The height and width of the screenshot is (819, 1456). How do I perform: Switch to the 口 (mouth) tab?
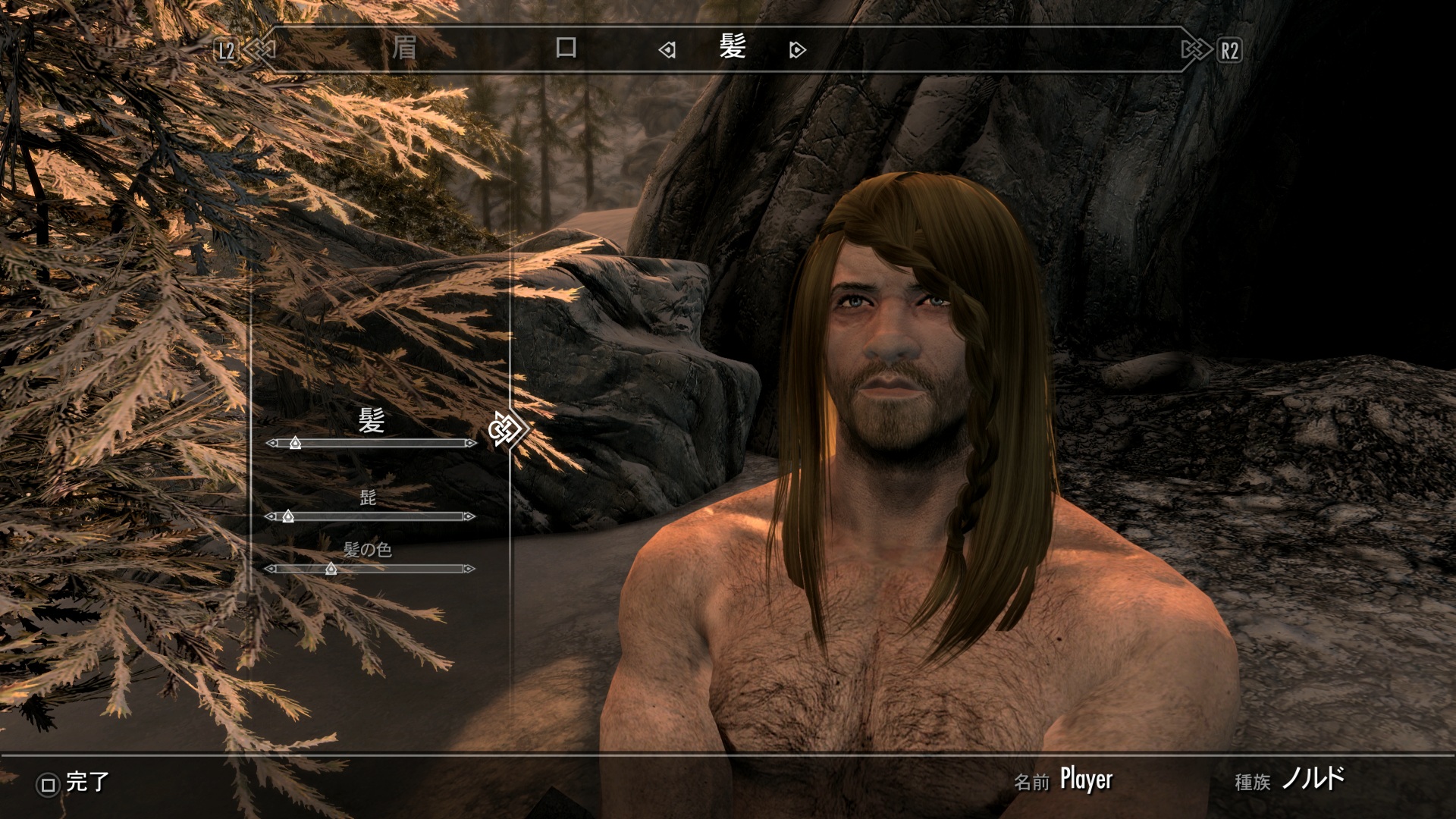coord(566,49)
